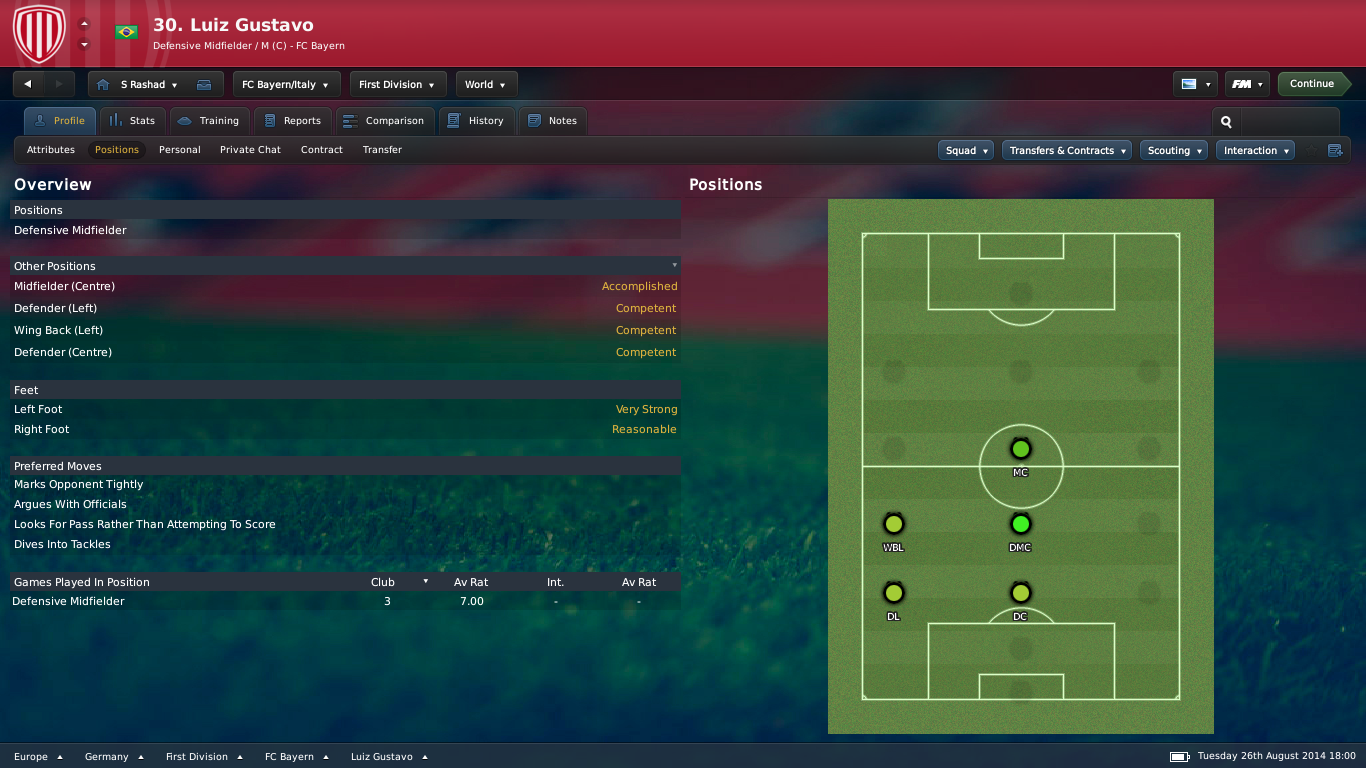The image size is (1366, 768).
Task: Switch to the Stats tab
Action: coord(133,121)
